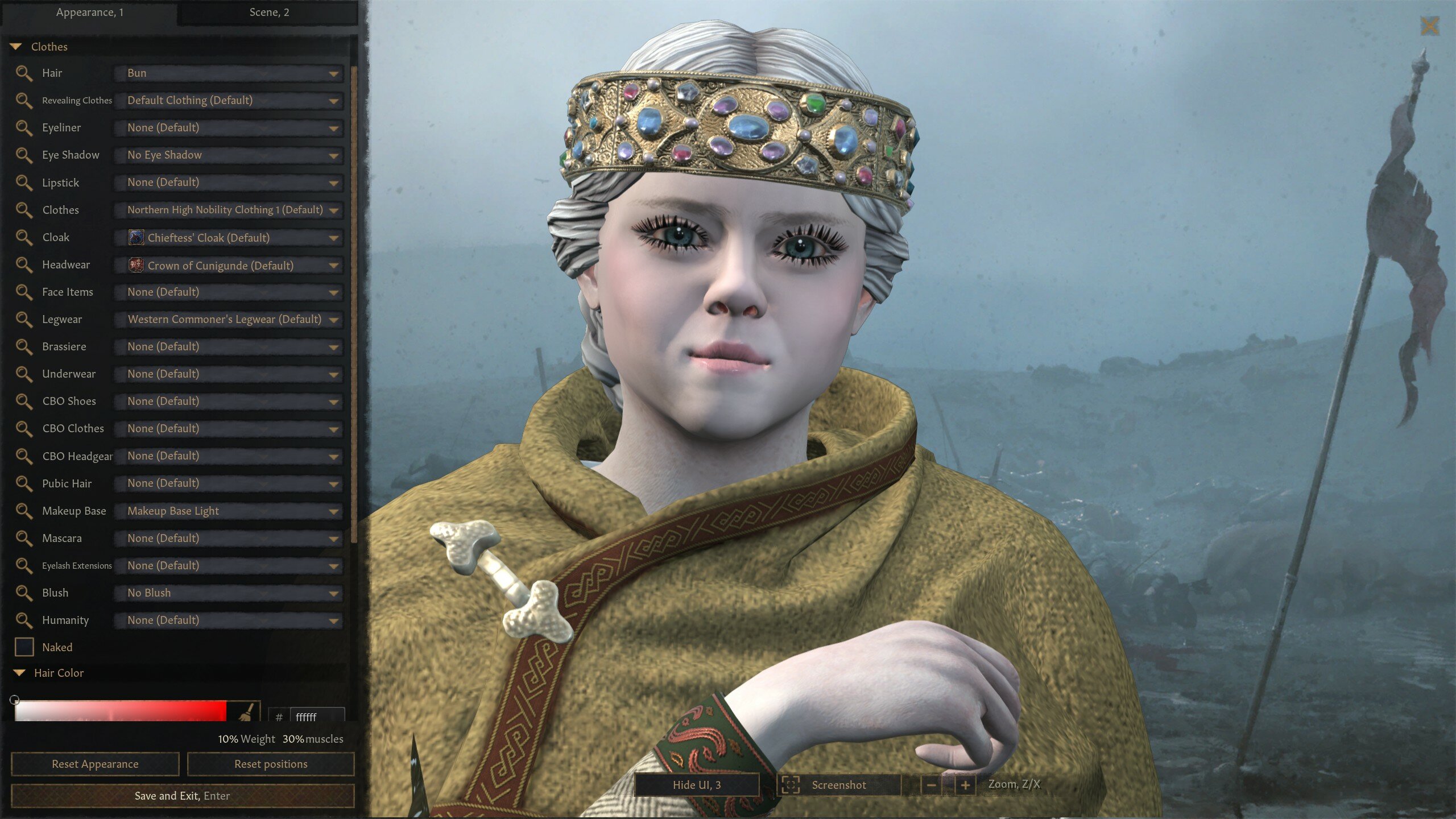Open the Hair dropdown showing Bun

click(x=227, y=73)
